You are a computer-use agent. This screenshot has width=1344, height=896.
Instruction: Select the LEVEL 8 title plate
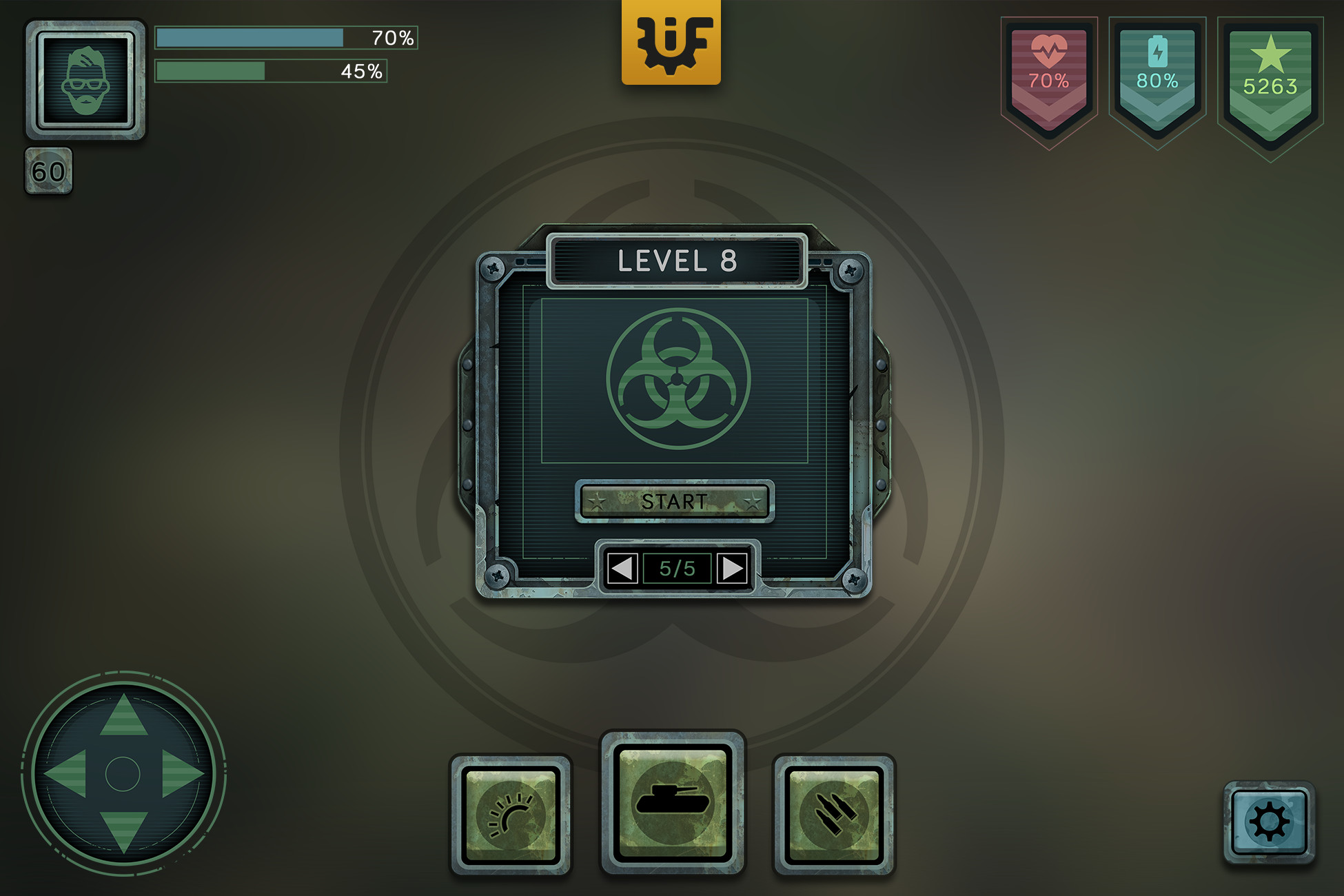coord(676,261)
